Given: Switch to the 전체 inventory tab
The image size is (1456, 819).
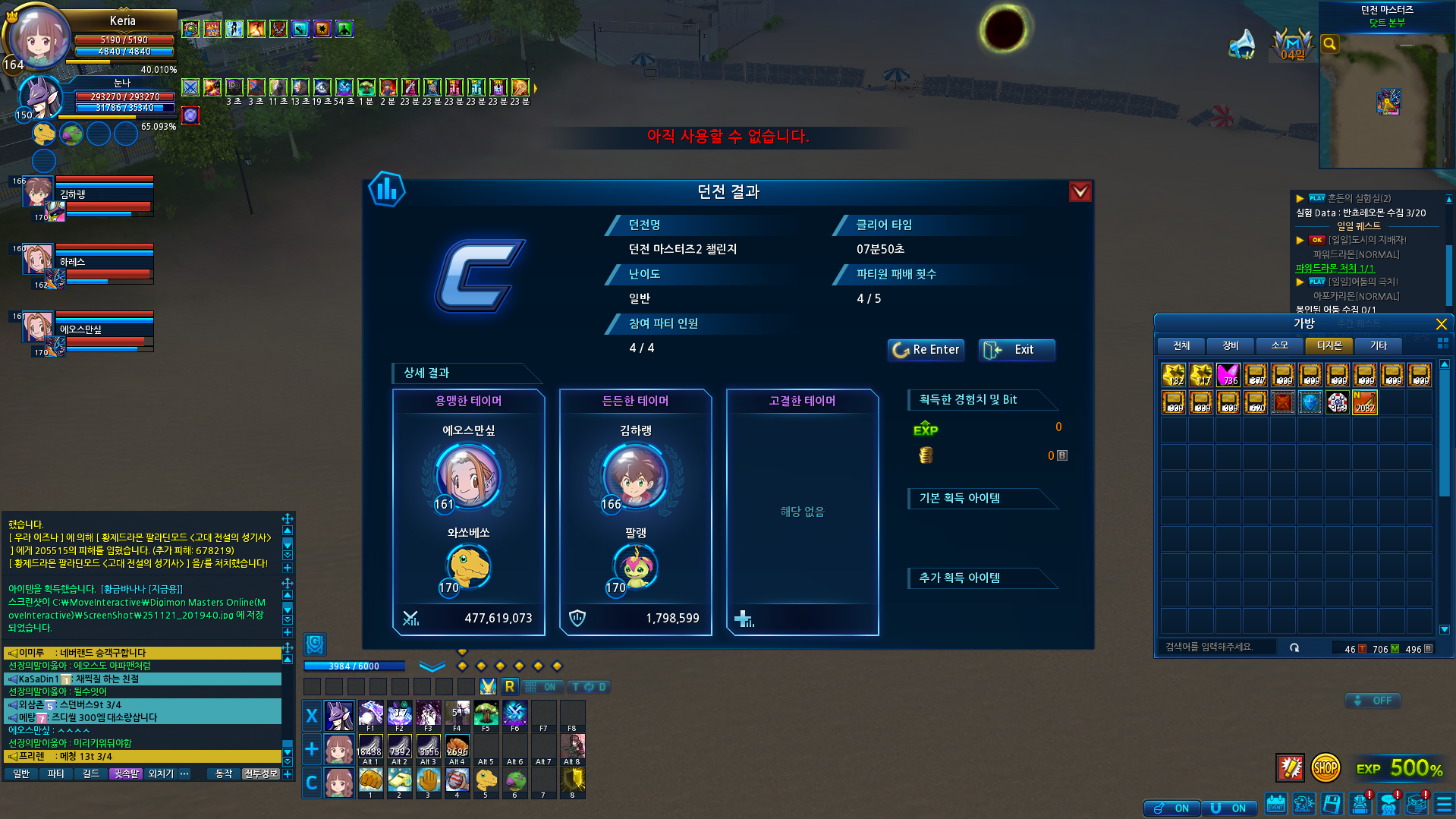Looking at the screenshot, I should pyautogui.click(x=1181, y=346).
